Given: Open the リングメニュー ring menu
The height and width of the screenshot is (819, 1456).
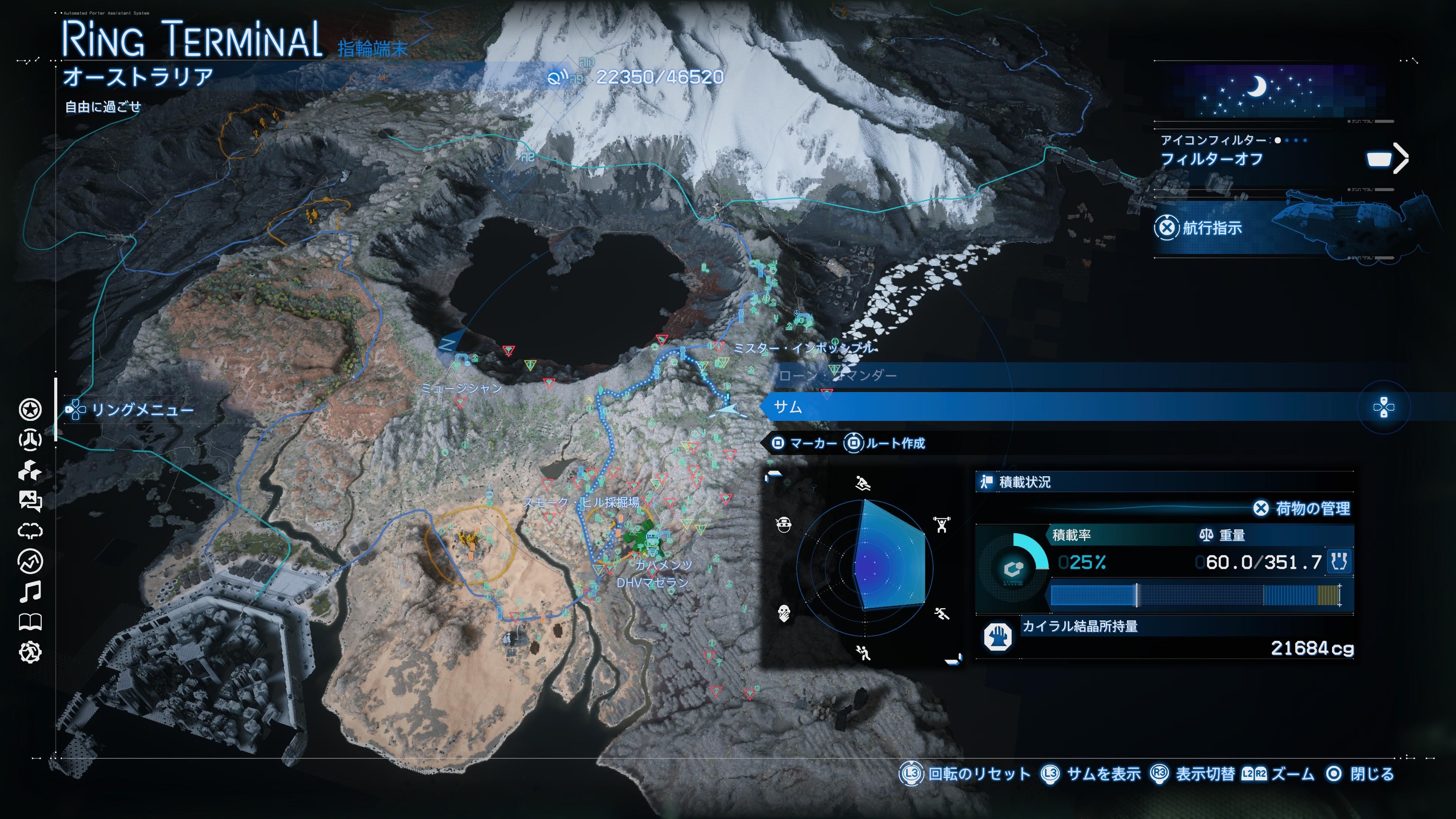Looking at the screenshot, I should tap(141, 410).
